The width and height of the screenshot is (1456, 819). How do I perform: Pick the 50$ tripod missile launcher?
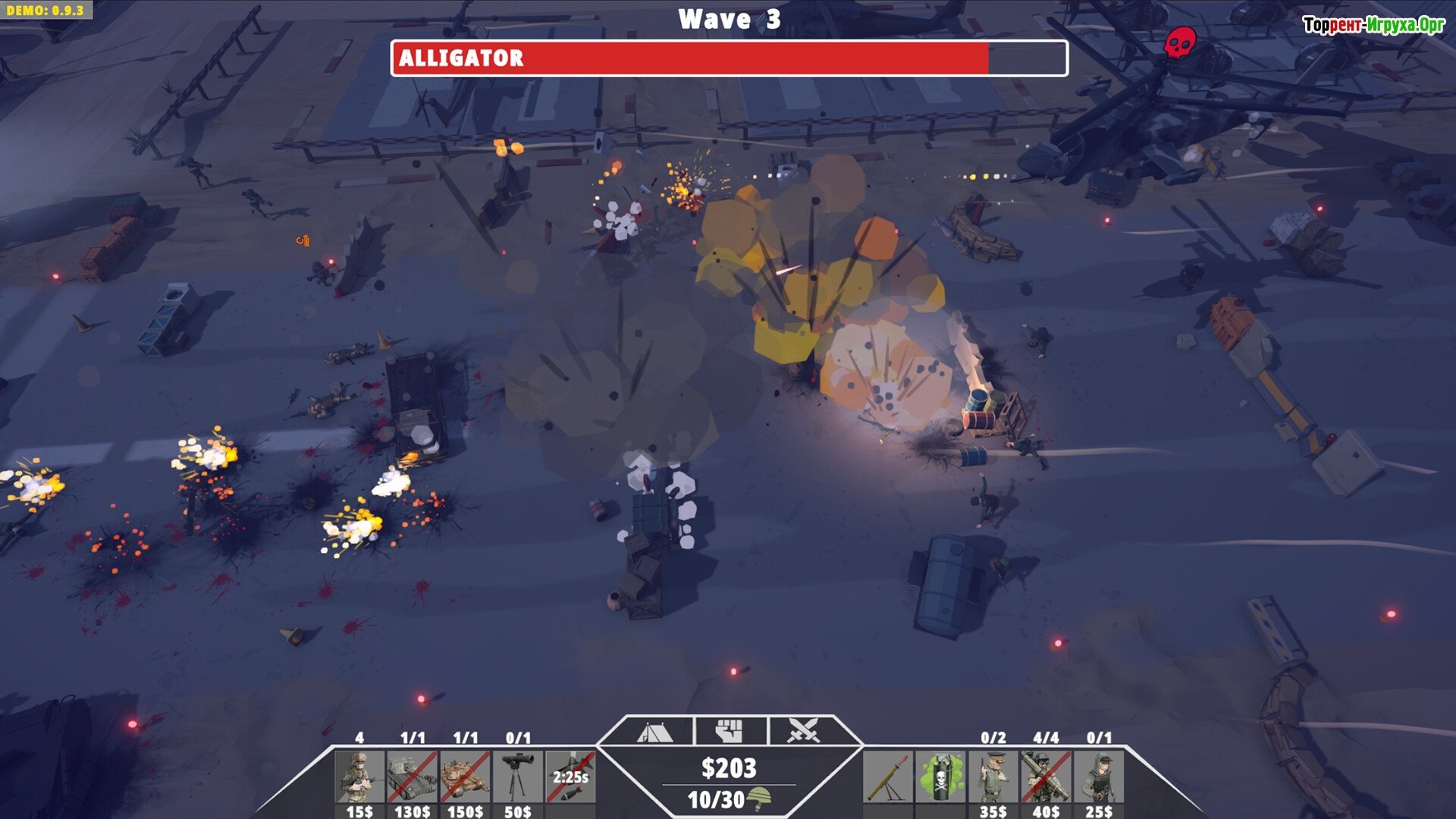[518, 777]
